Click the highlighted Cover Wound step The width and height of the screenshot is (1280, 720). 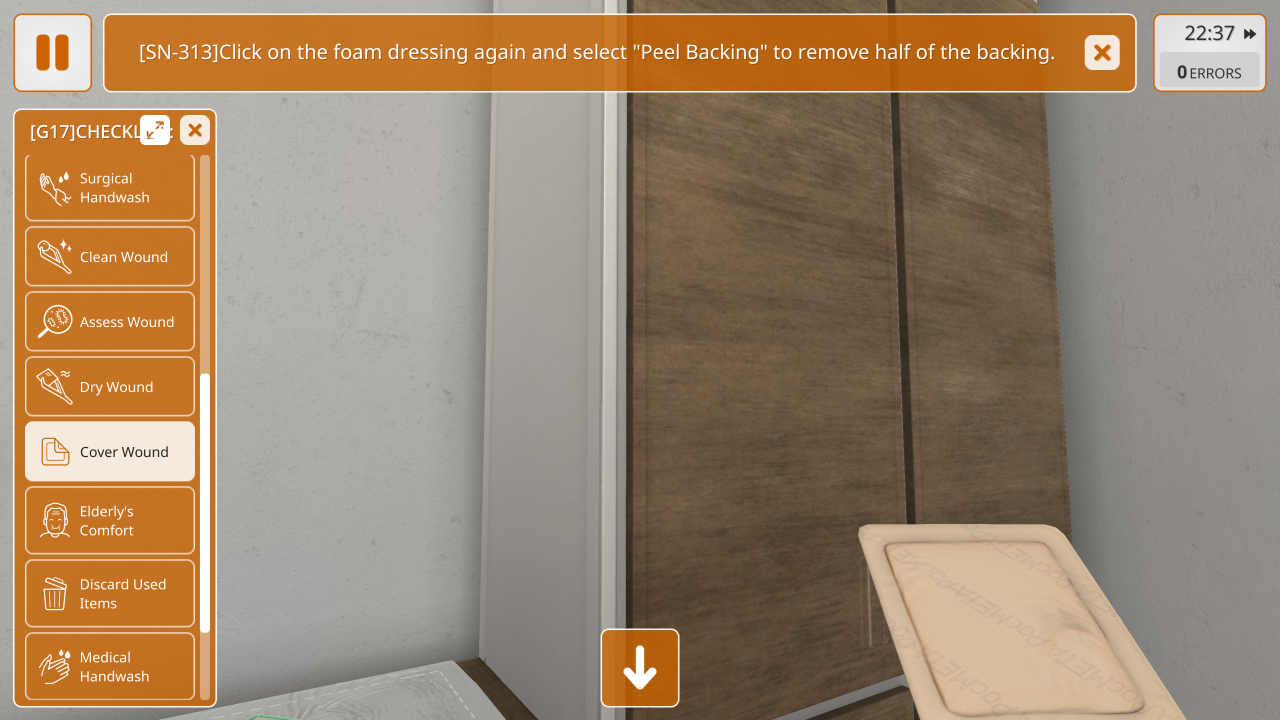(x=110, y=452)
